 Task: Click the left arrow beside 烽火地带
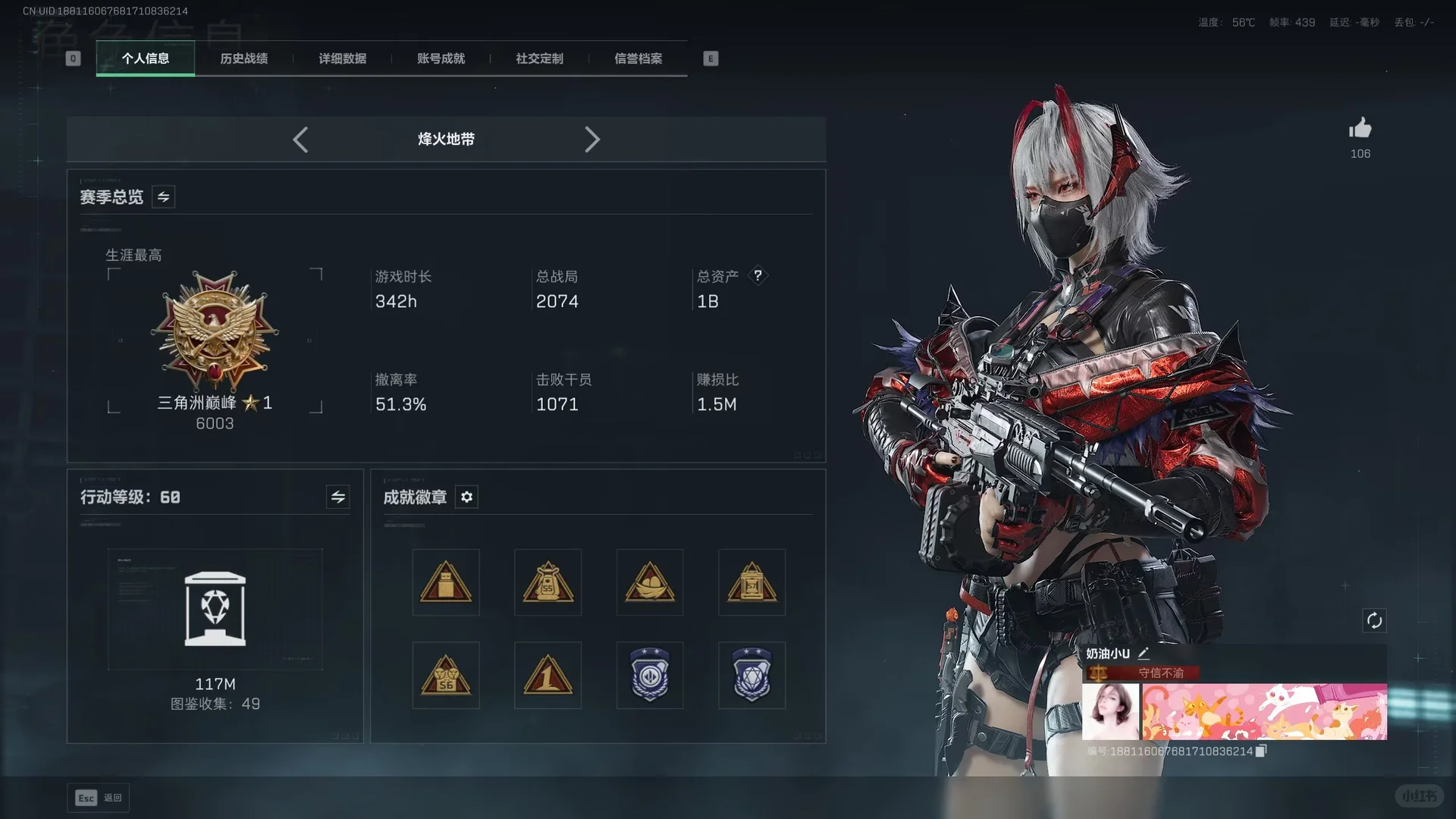pos(300,140)
